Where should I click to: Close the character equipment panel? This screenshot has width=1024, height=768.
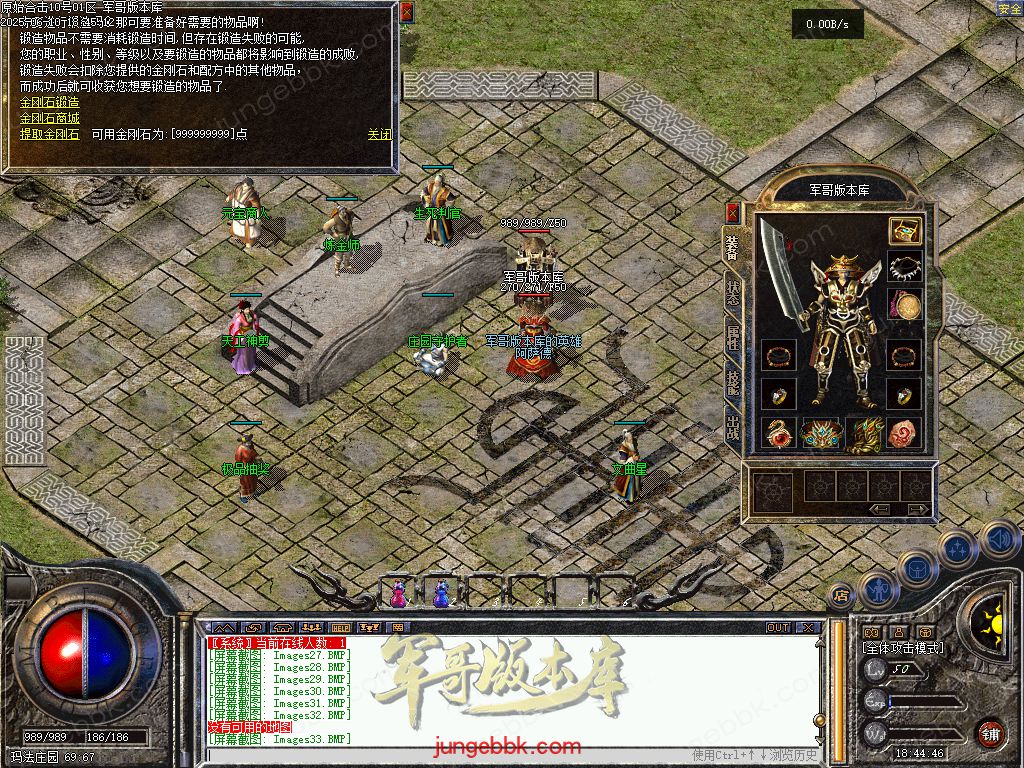[x=732, y=213]
